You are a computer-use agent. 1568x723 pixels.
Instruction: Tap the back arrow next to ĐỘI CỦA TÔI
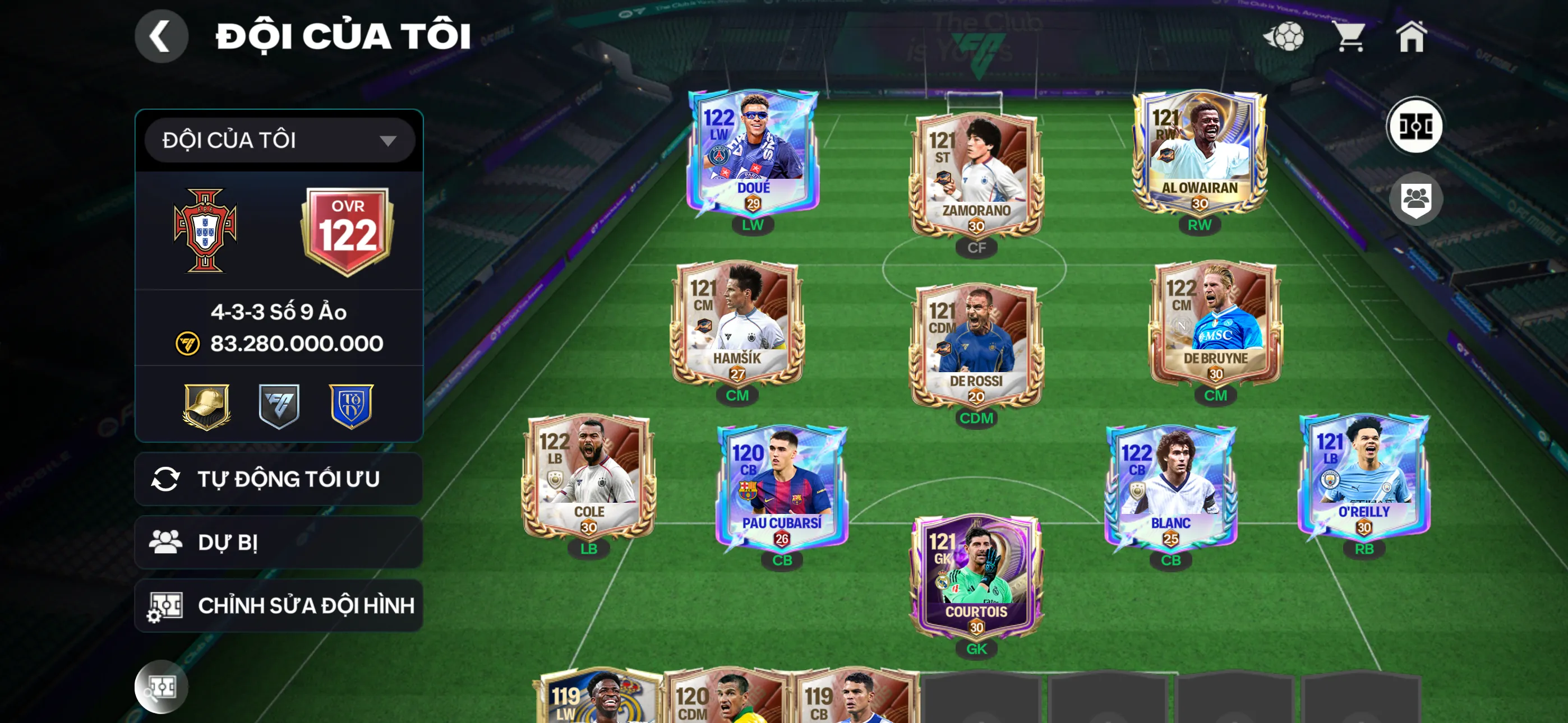tap(162, 36)
